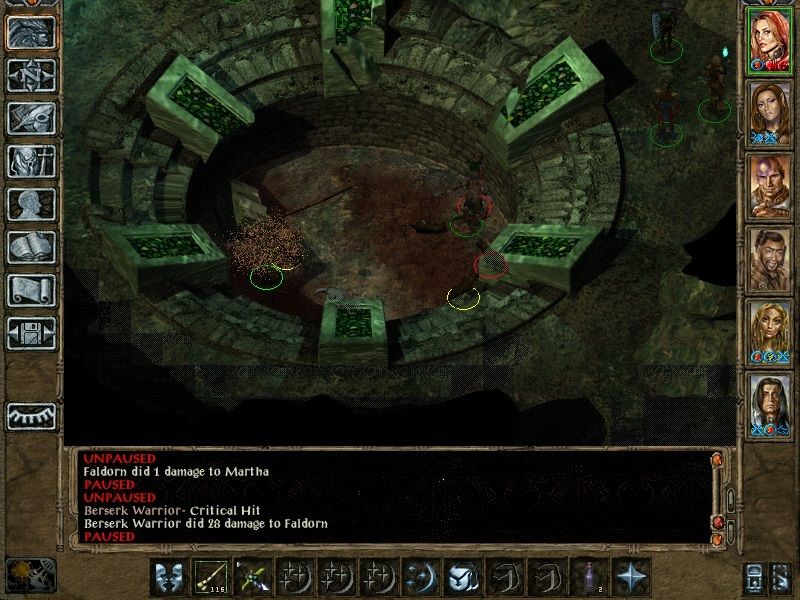Open the area map with compass icon
800x600 pixels.
[31, 75]
